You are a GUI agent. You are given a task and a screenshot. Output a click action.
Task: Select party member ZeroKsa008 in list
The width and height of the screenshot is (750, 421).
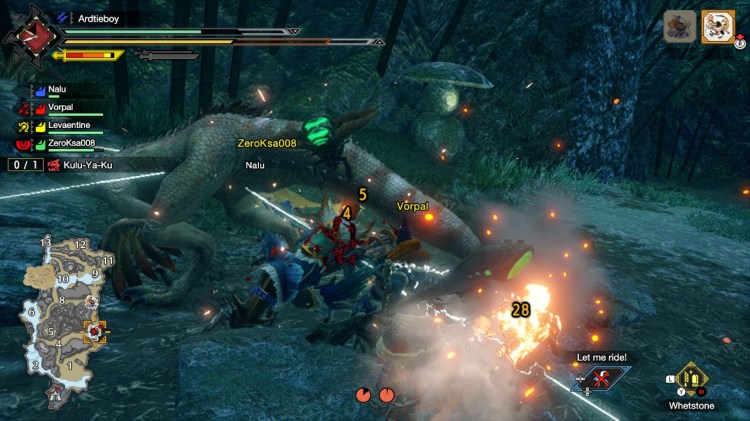(70, 144)
